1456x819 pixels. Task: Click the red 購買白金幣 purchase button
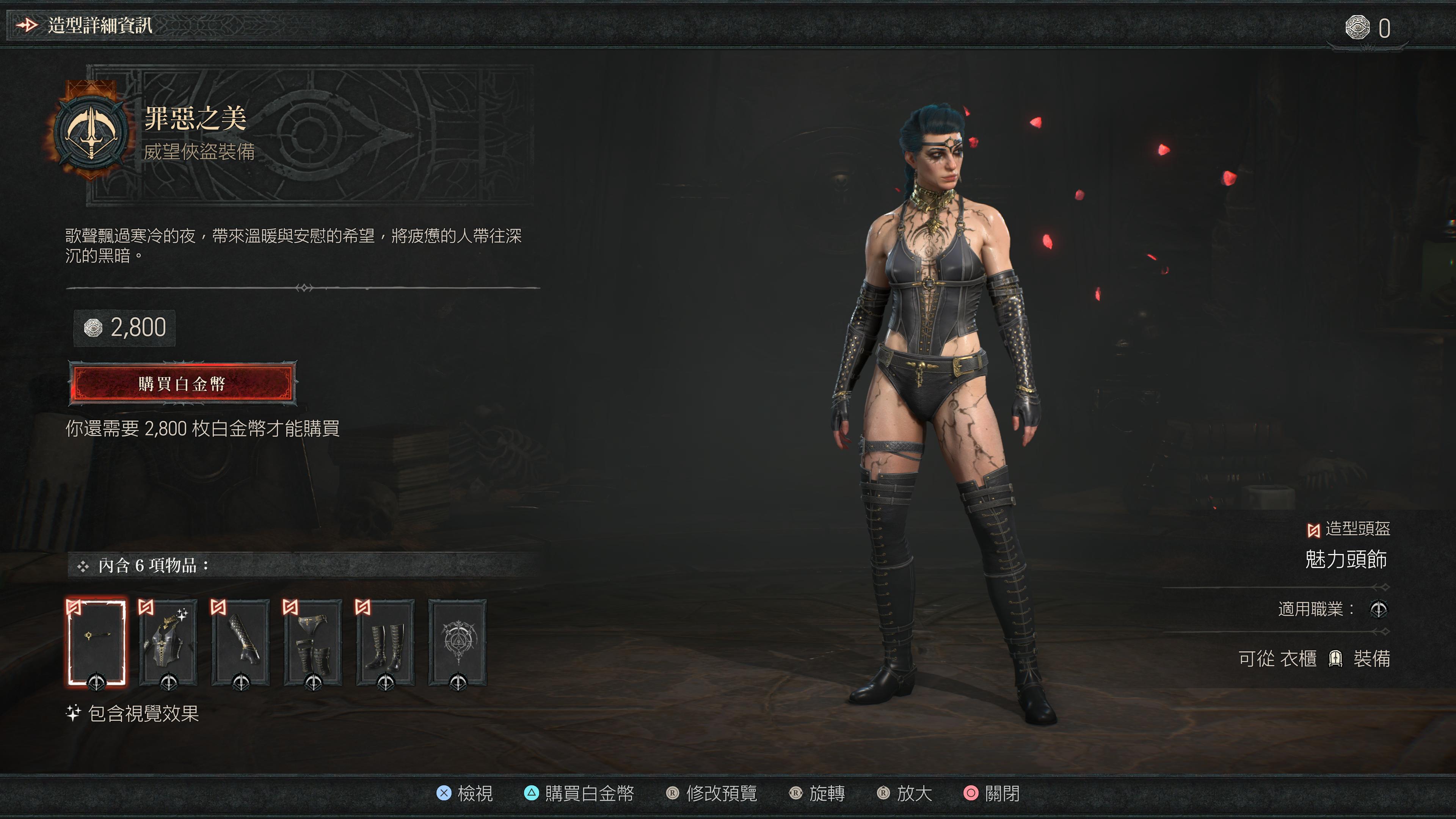tap(182, 384)
